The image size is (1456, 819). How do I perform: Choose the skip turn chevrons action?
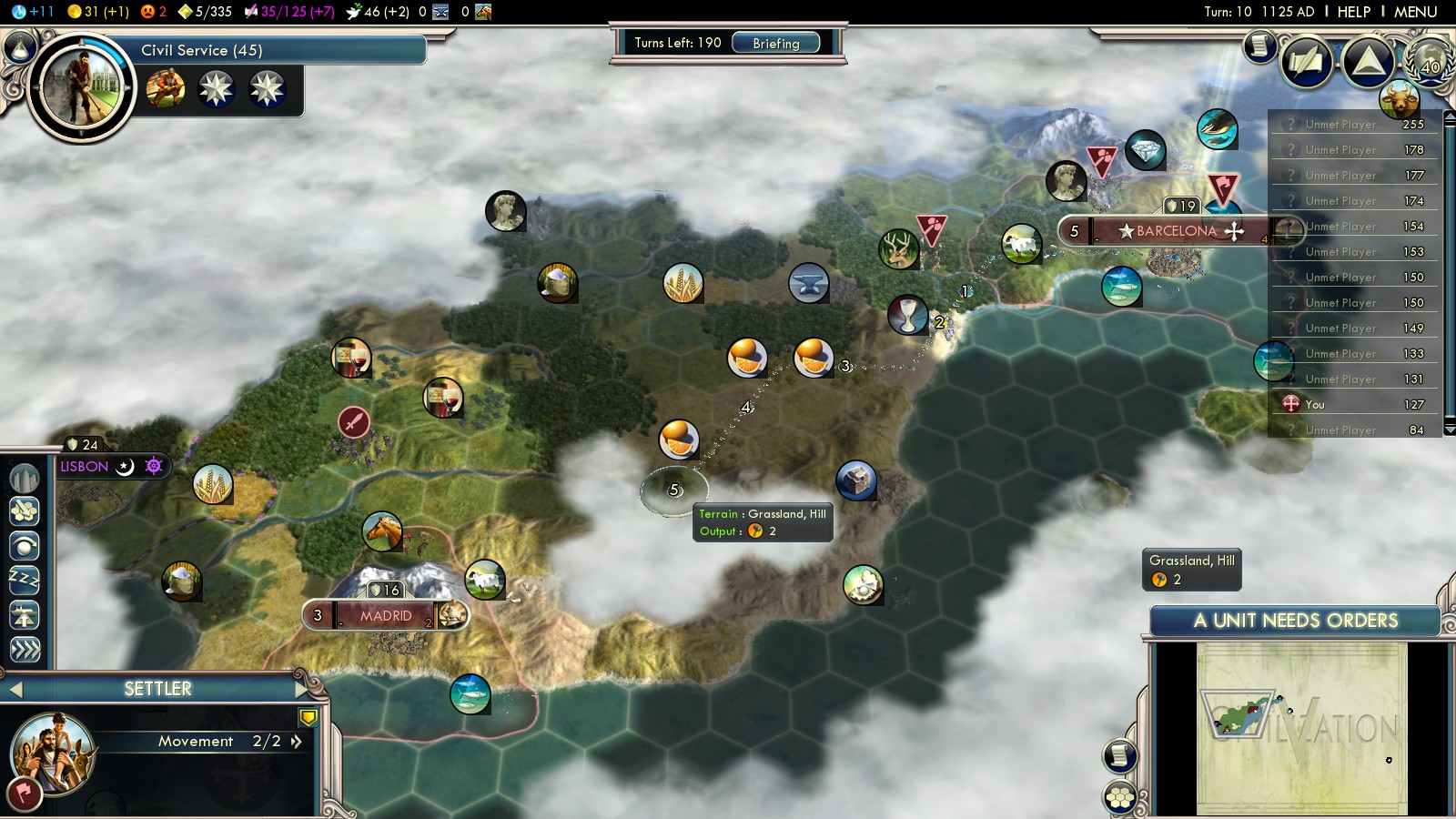(25, 649)
